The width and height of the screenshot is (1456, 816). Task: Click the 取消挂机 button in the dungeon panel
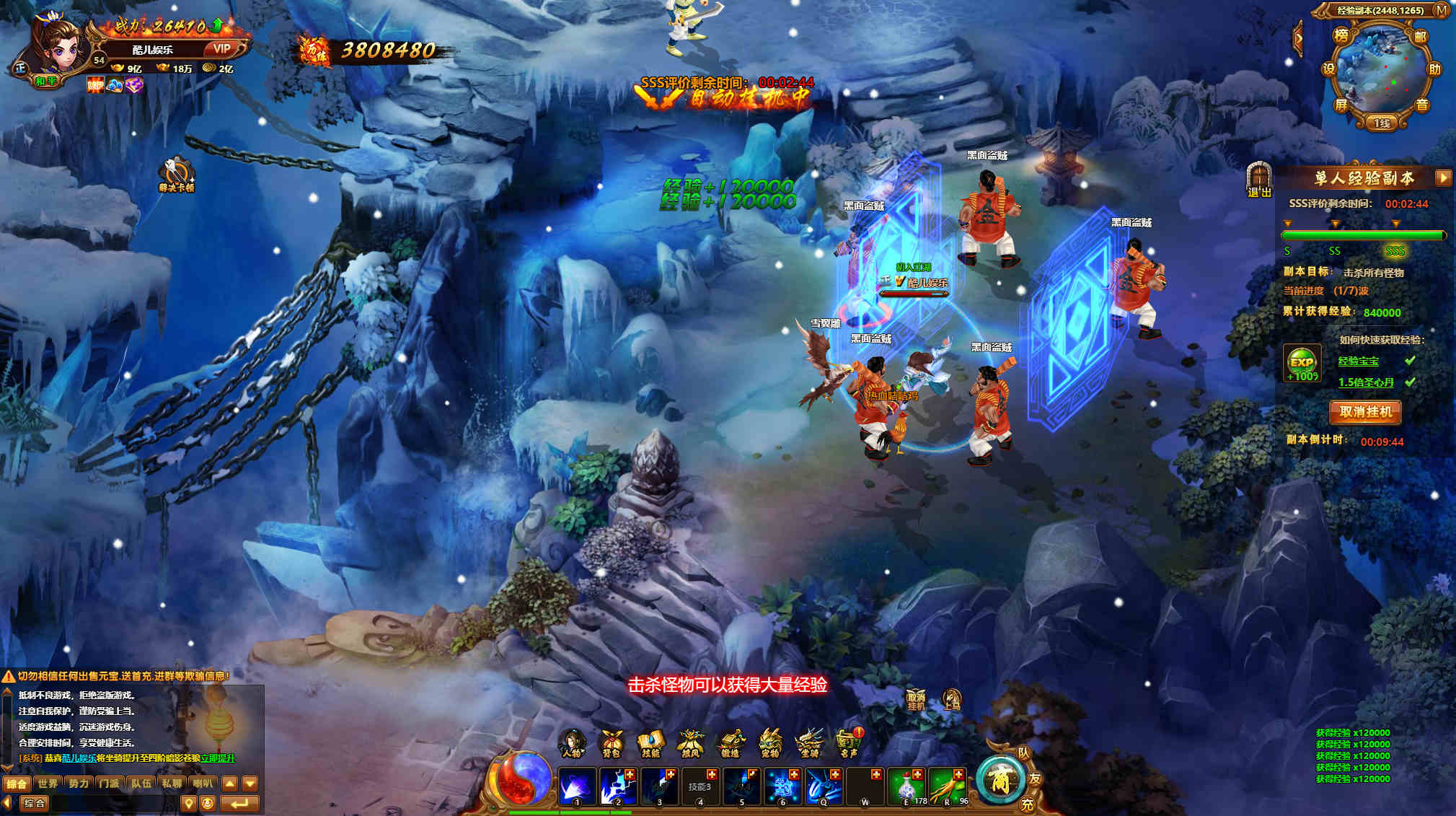(x=1365, y=412)
